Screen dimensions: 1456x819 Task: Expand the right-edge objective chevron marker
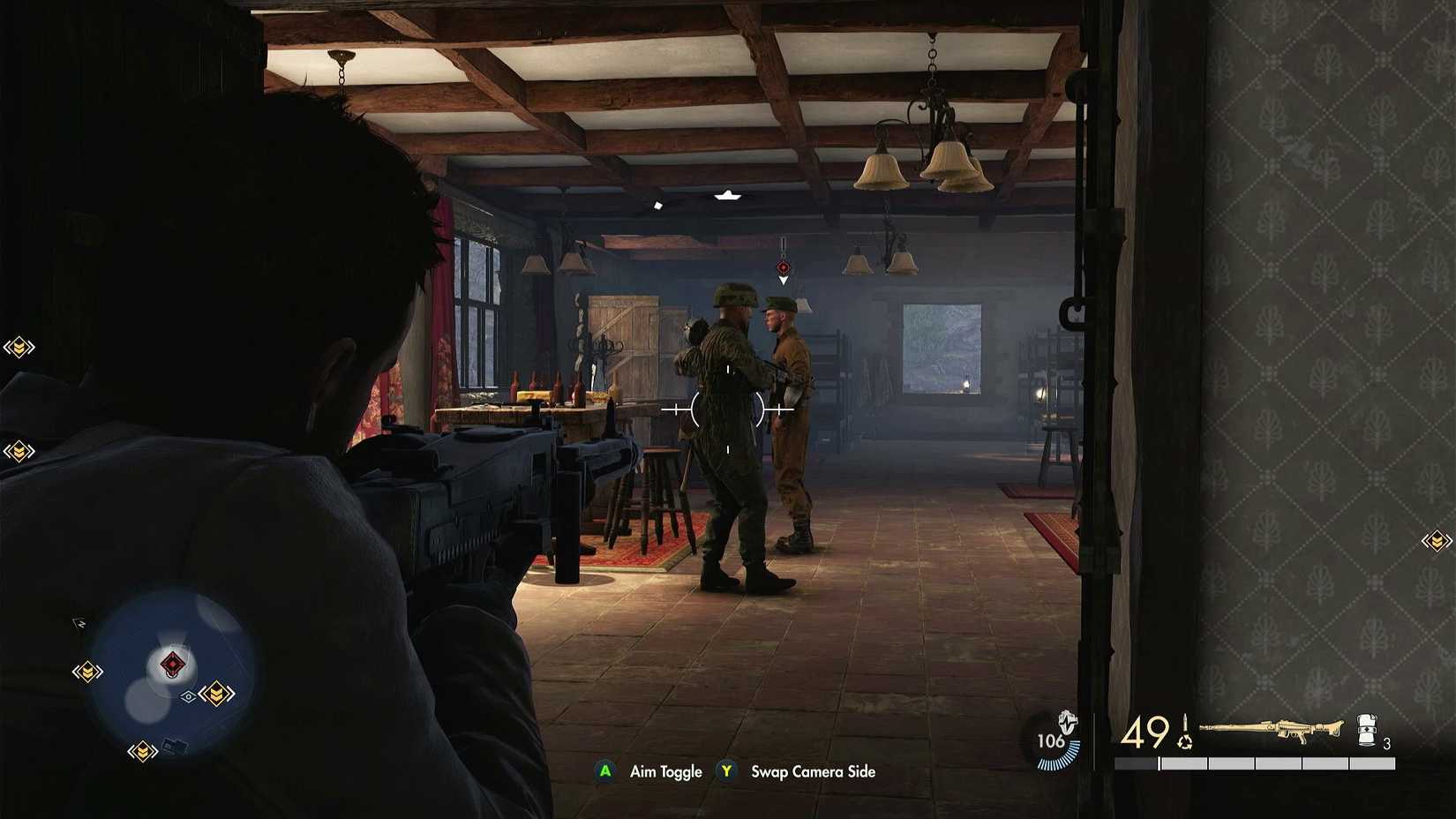point(1437,539)
